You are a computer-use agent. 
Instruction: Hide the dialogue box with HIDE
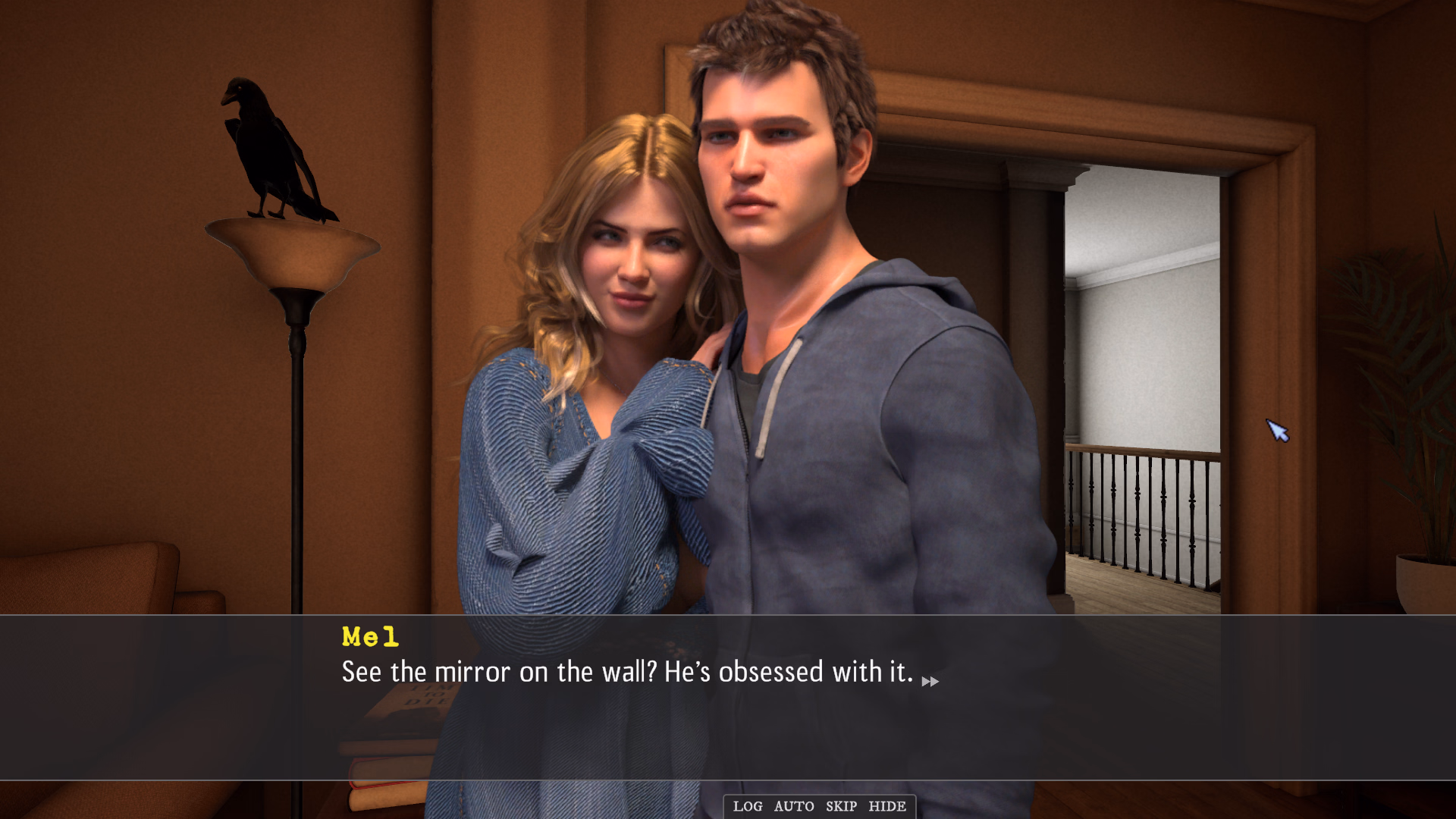pyautogui.click(x=887, y=807)
